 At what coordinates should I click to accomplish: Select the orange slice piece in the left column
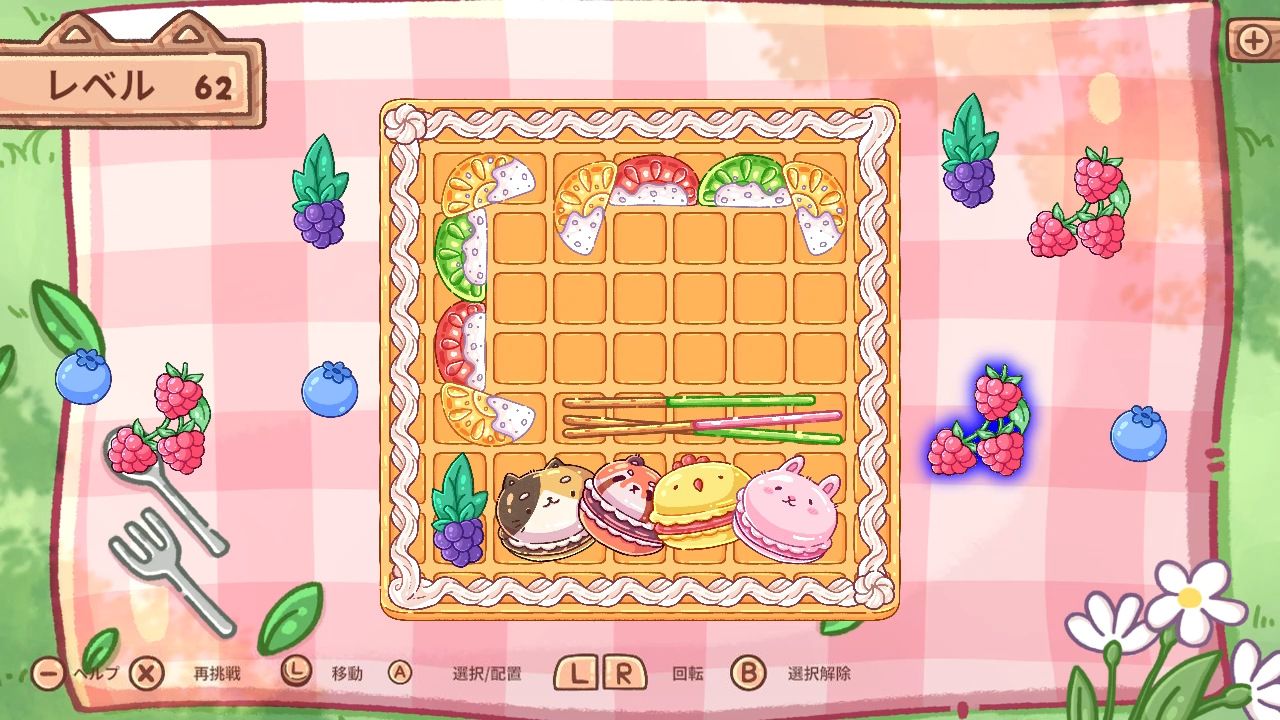coord(470,415)
